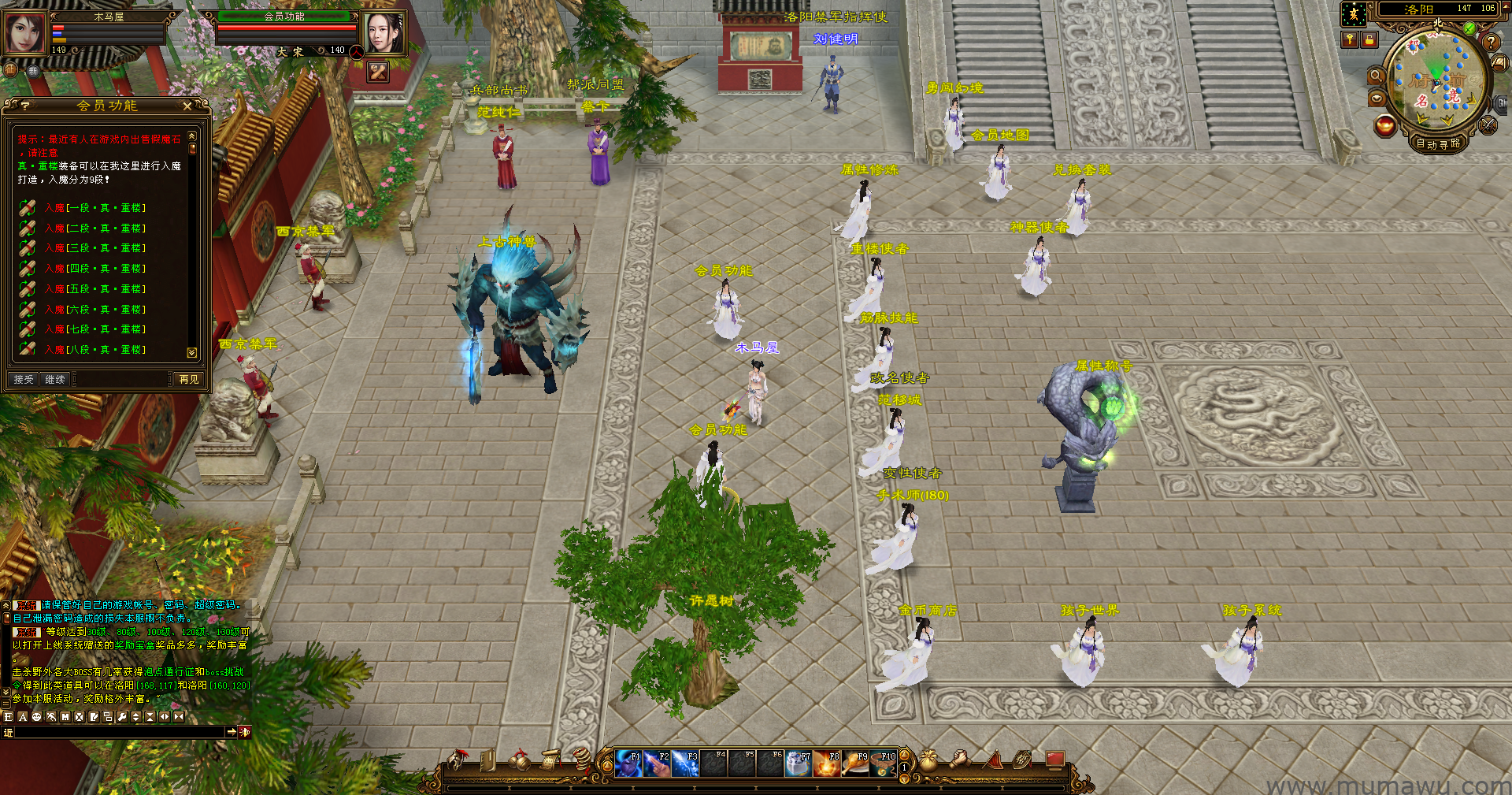Image resolution: width=1512 pixels, height=795 pixels.
Task: Open the dialog's question mark help
Action: point(25,106)
